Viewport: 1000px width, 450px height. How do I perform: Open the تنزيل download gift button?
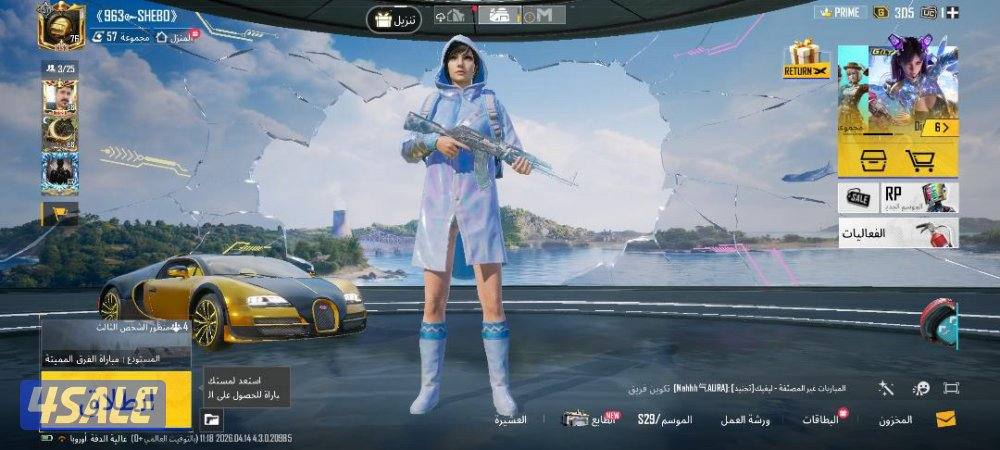395,19
